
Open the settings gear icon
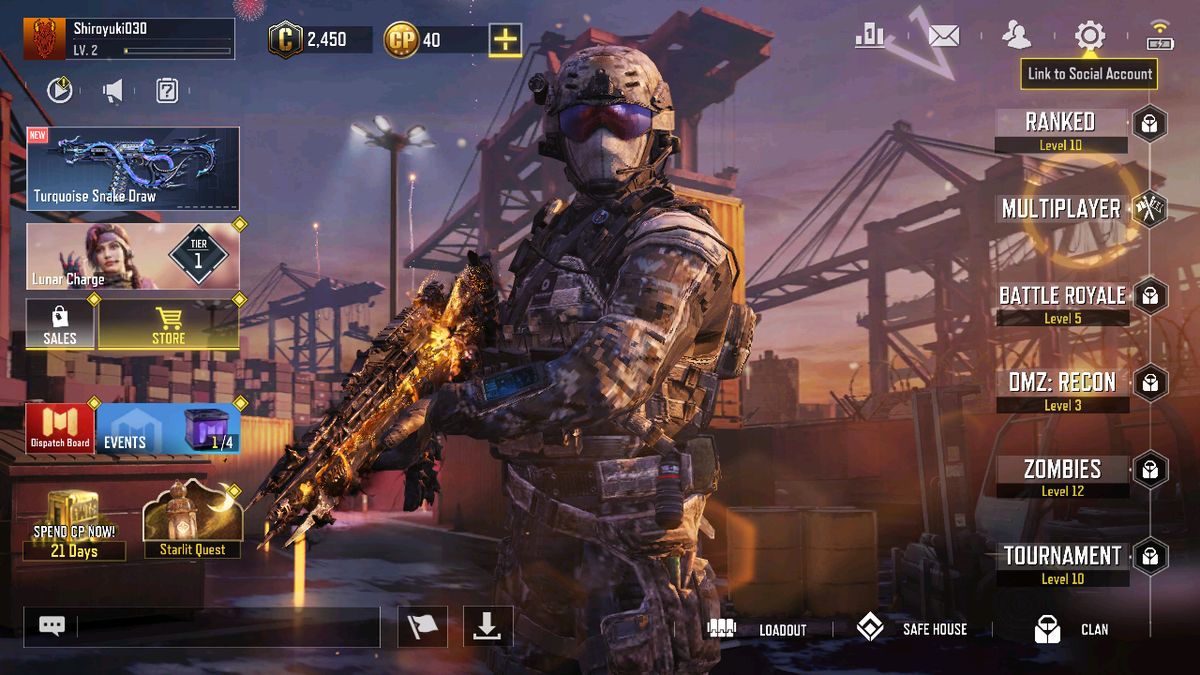(x=1089, y=37)
